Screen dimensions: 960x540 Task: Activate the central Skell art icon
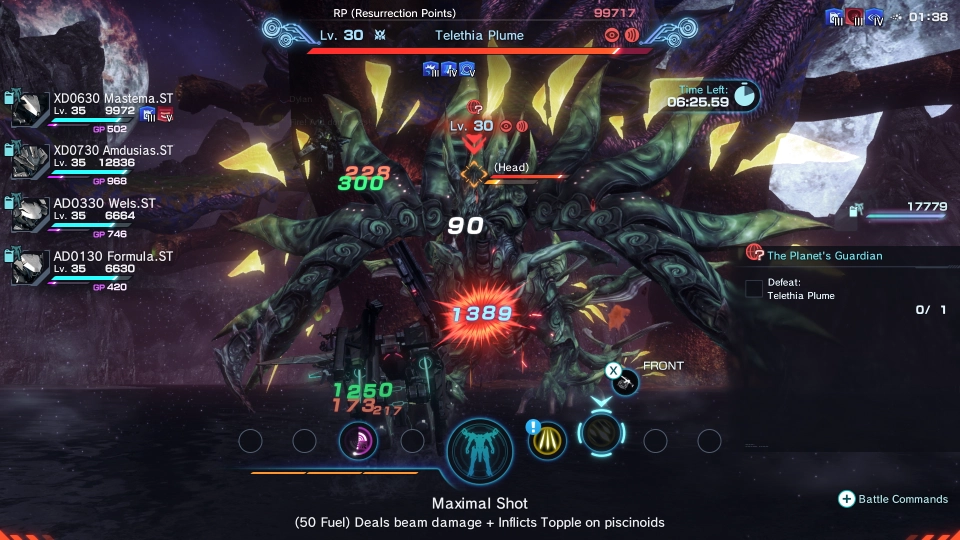tap(480, 451)
